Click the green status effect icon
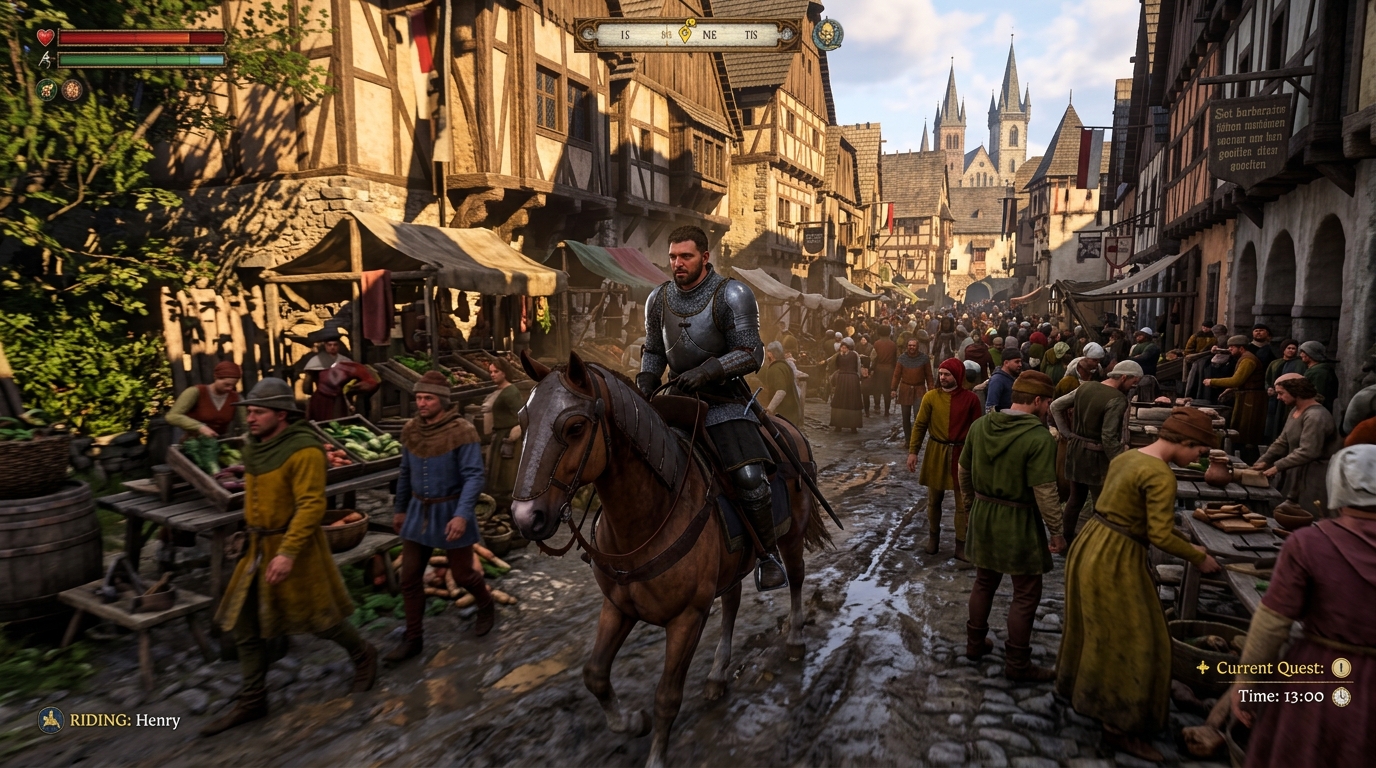1376x768 pixels. coord(46,89)
